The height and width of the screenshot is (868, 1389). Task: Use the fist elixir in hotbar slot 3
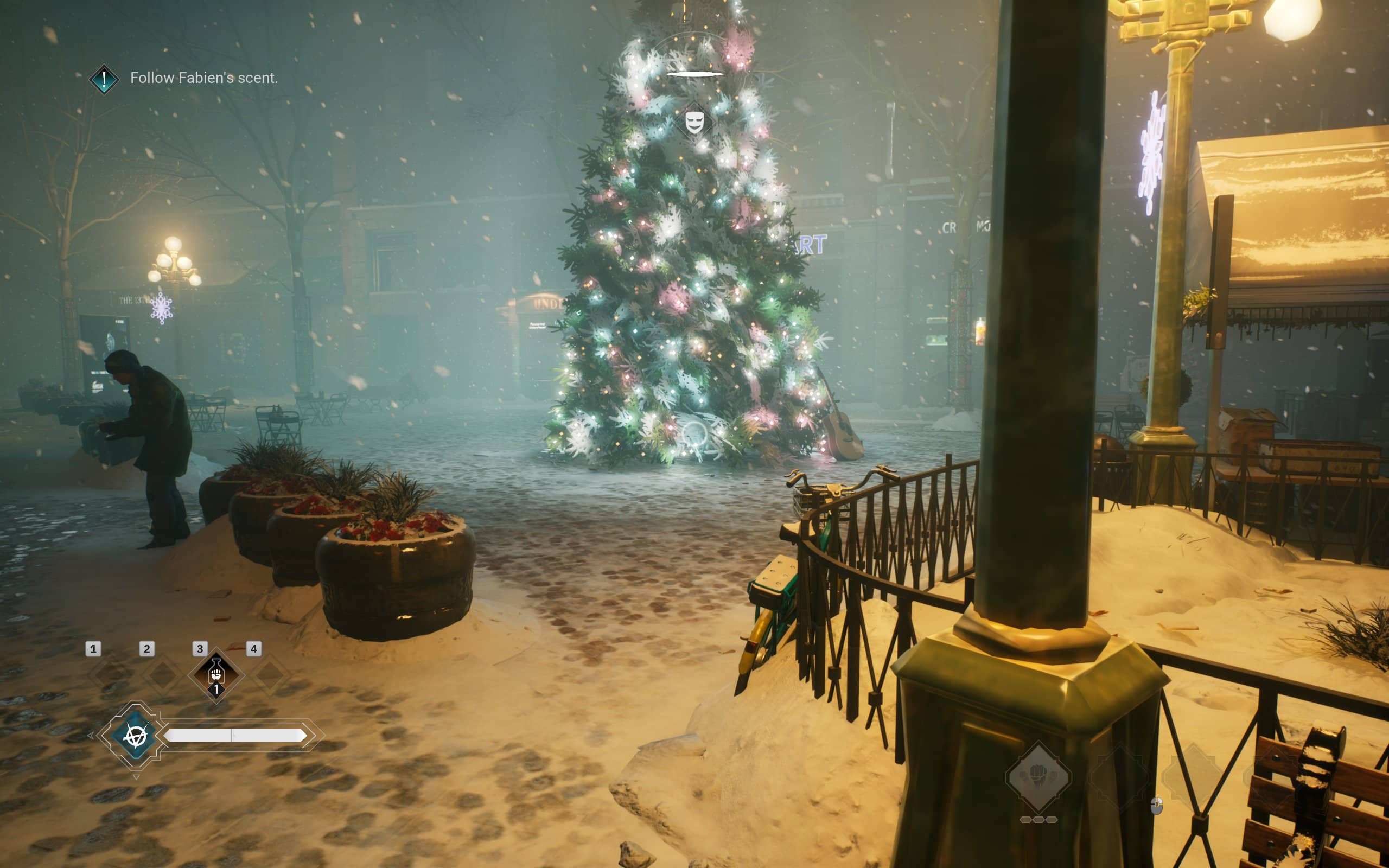[216, 675]
